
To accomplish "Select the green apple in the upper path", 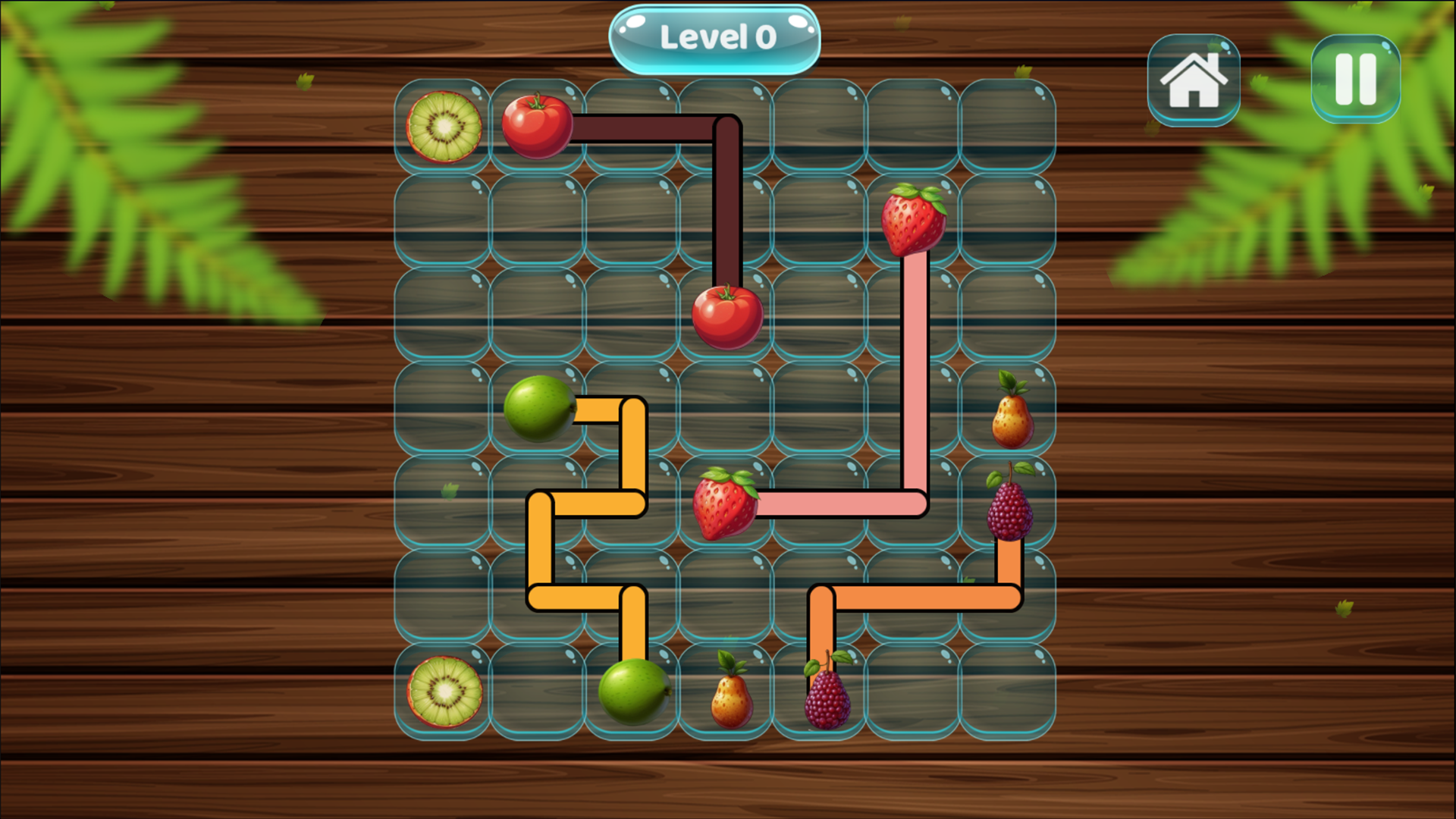I will pyautogui.click(x=538, y=409).
